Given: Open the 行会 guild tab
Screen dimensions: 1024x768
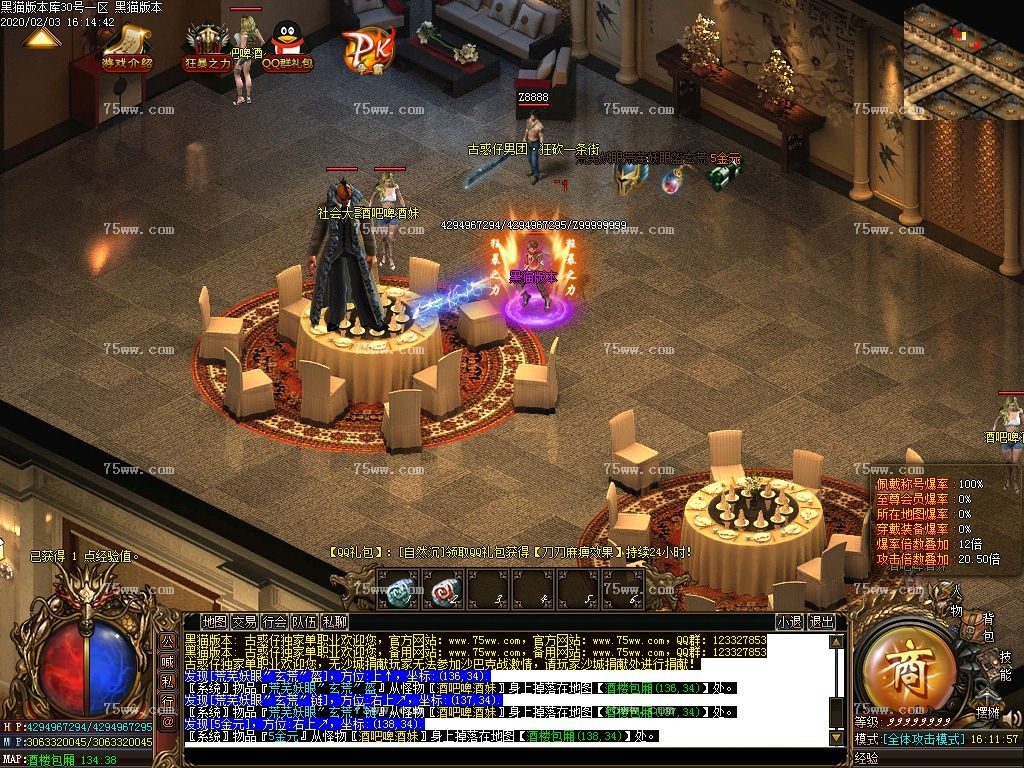Looking at the screenshot, I should coord(274,622).
